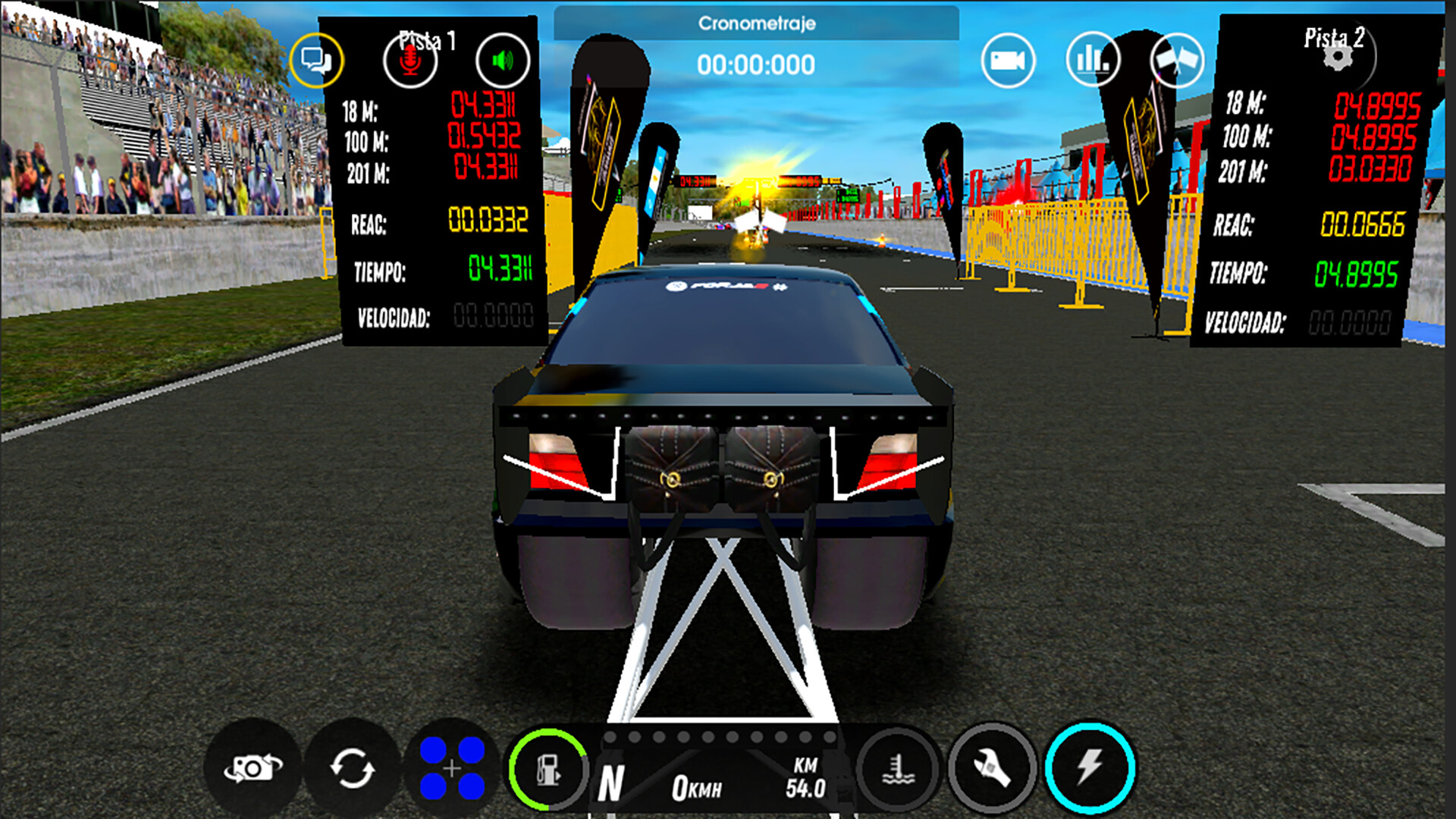Select the coolant temperature icon
This screenshot has width=1456, height=819.
899,770
